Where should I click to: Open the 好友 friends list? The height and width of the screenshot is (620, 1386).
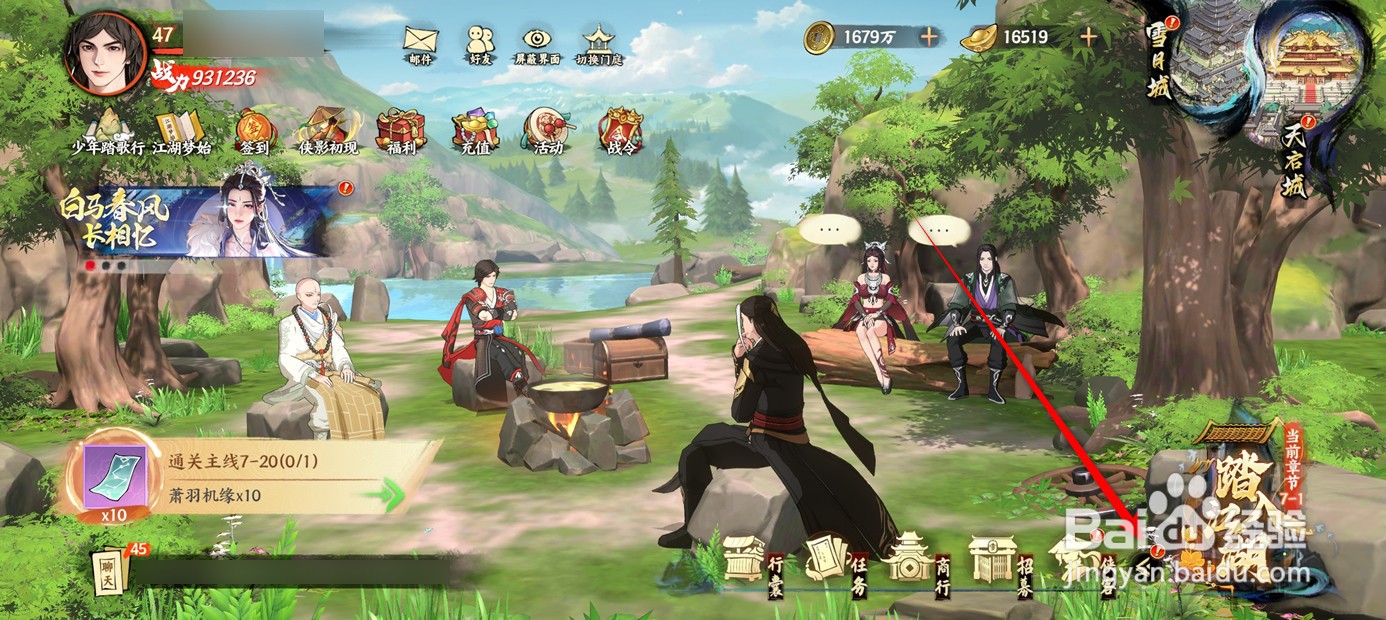tap(480, 44)
